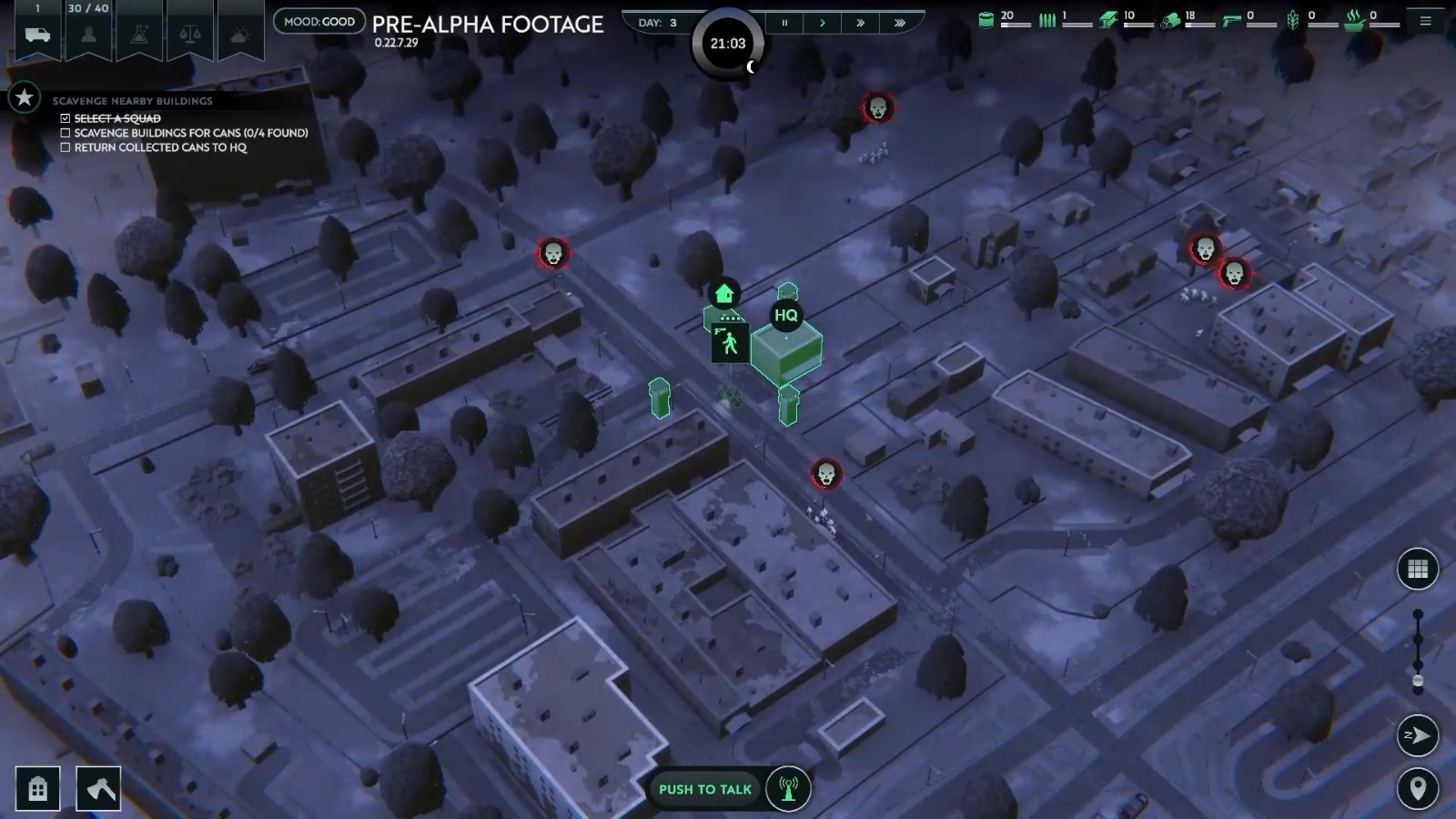Open the building construction menu
1456x819 pixels.
[x=38, y=788]
